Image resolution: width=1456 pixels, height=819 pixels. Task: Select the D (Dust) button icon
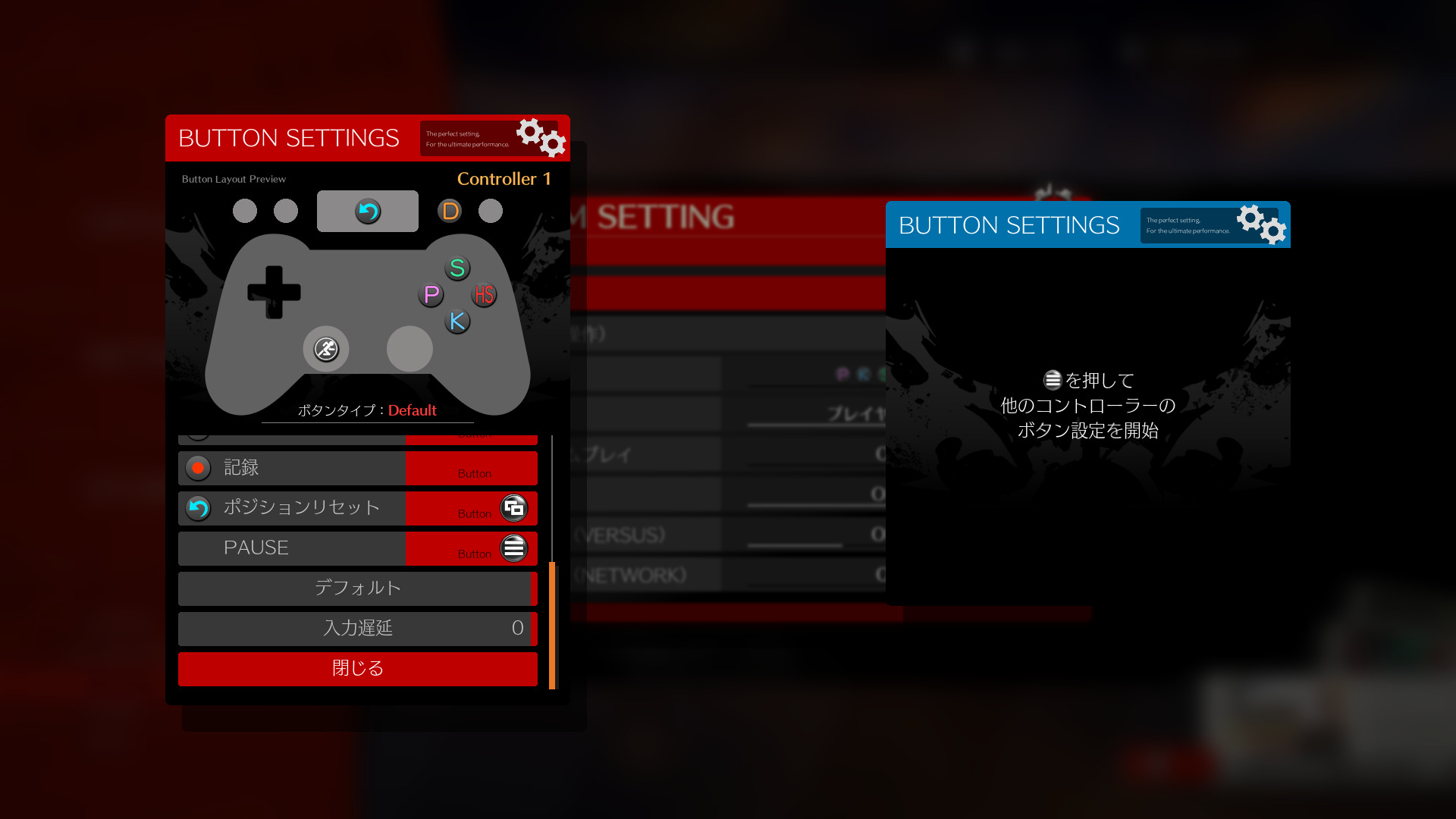(450, 210)
